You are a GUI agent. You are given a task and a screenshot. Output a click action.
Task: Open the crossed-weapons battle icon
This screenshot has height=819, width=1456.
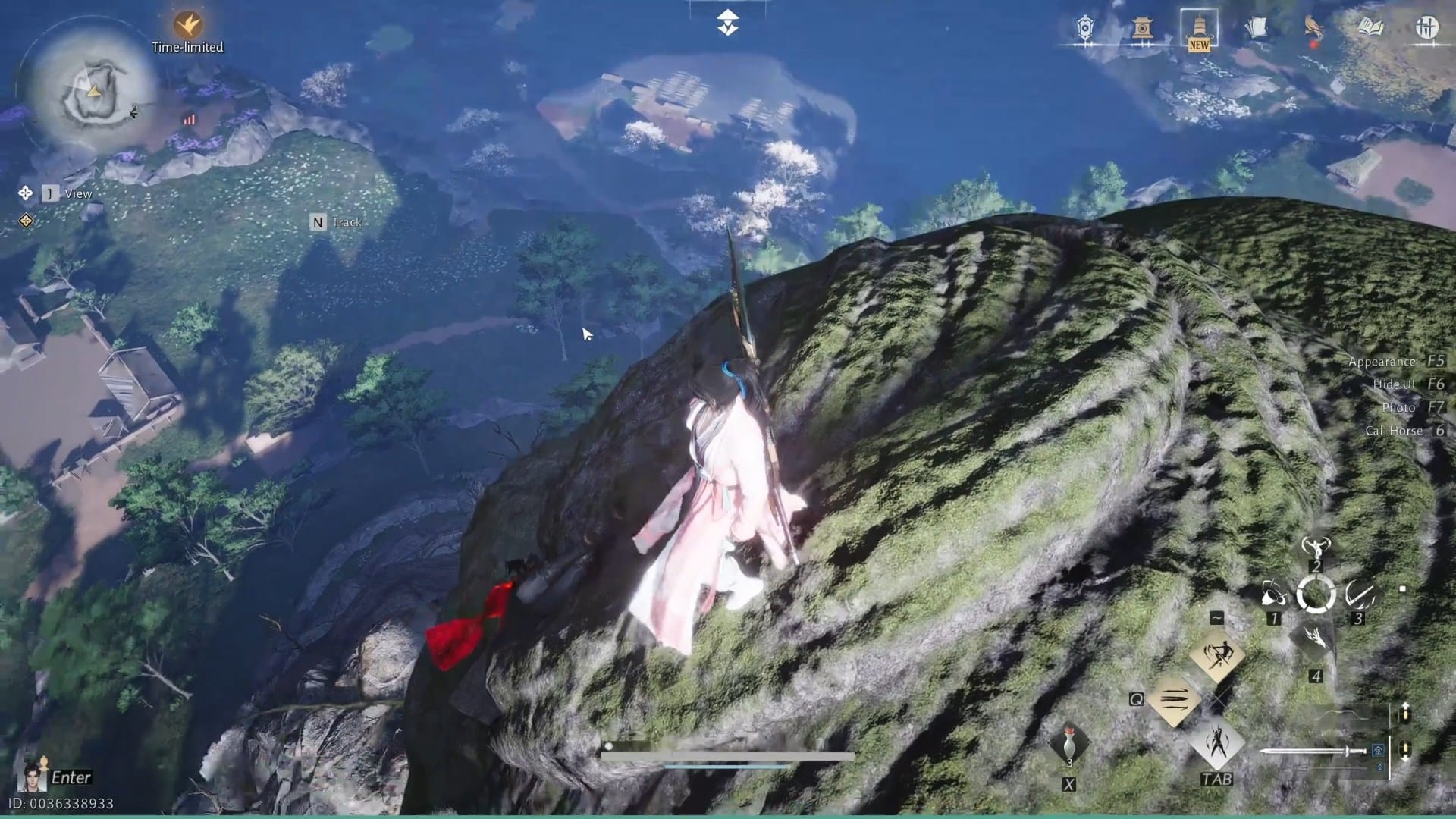click(x=1428, y=27)
